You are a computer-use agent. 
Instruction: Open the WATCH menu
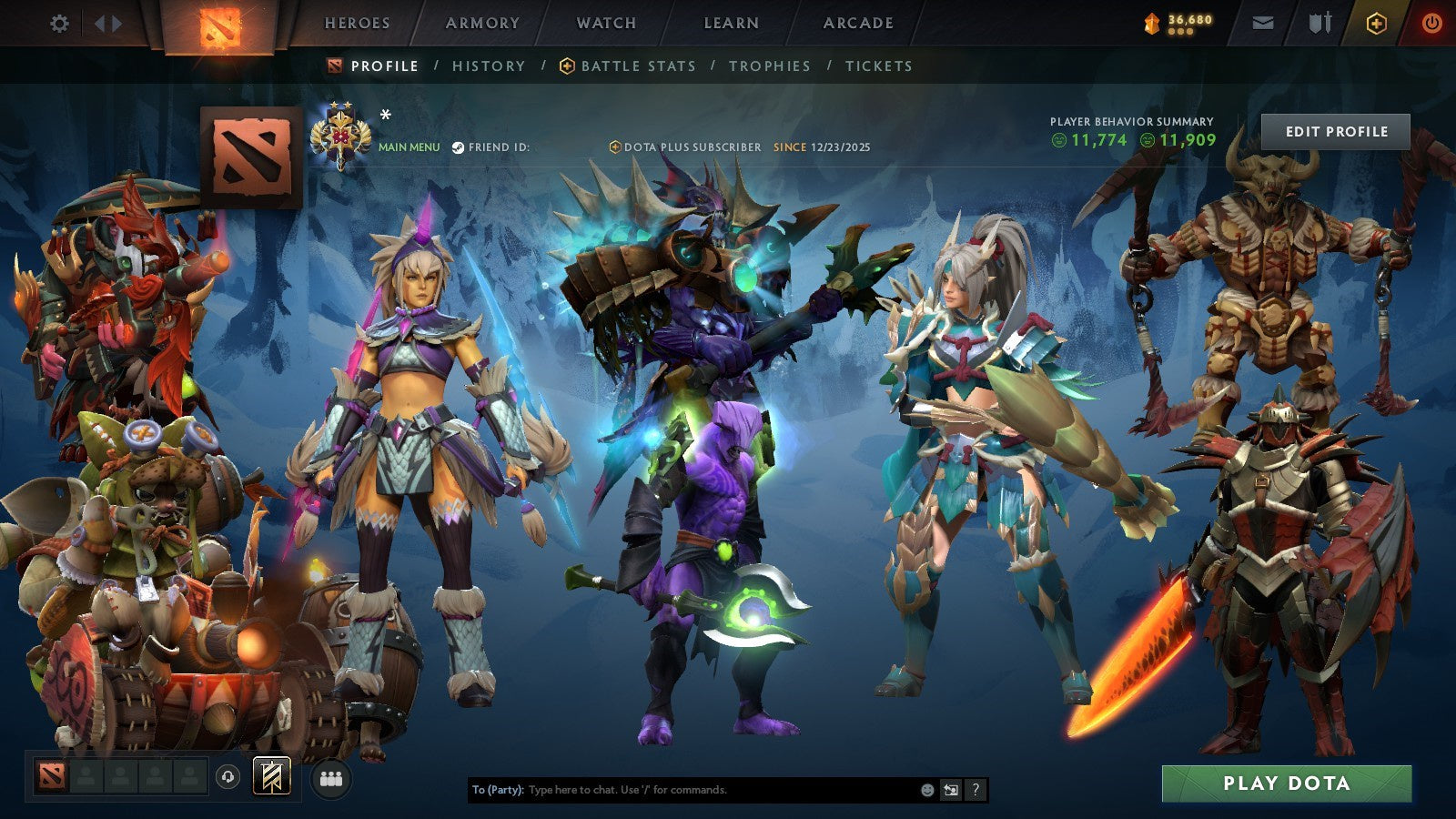pyautogui.click(x=605, y=24)
